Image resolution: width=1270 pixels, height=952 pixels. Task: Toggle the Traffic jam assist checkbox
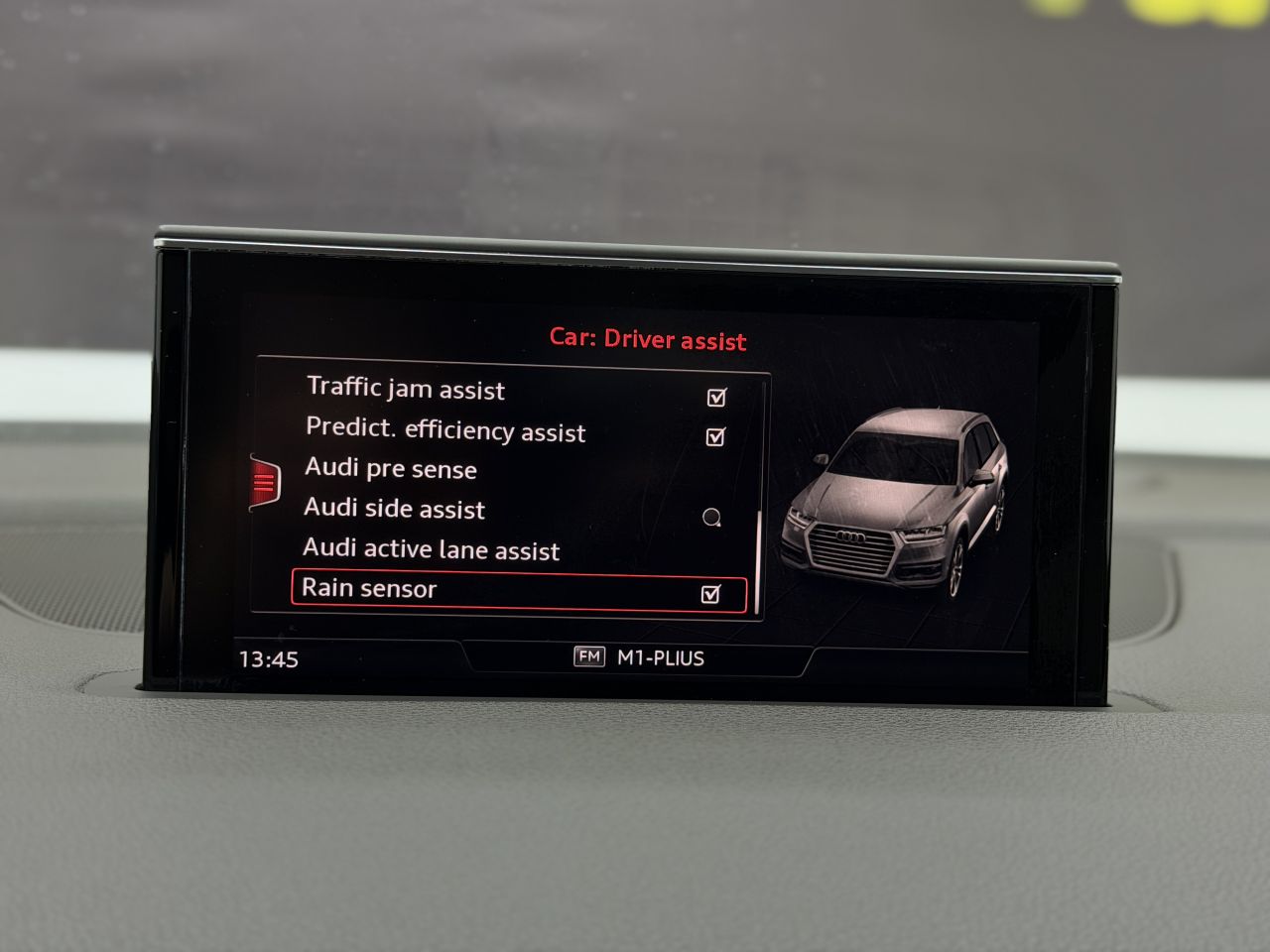coord(716,398)
